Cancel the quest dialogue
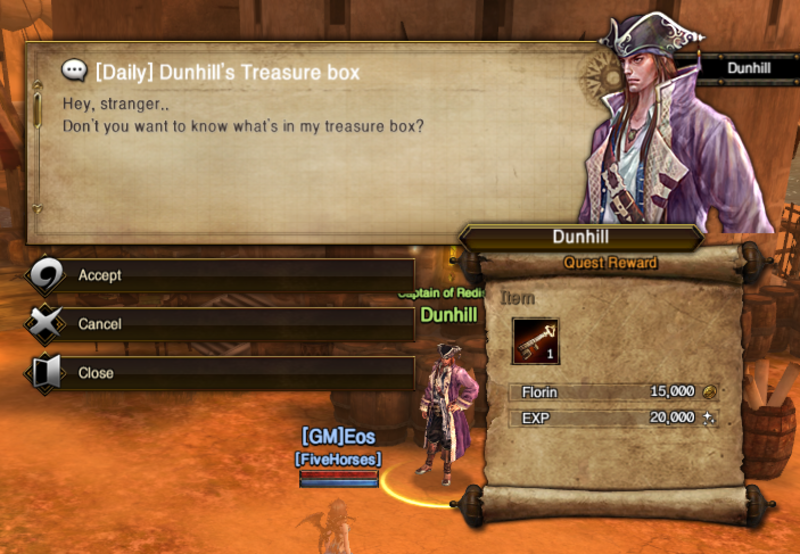The height and width of the screenshot is (554, 800). point(220,324)
